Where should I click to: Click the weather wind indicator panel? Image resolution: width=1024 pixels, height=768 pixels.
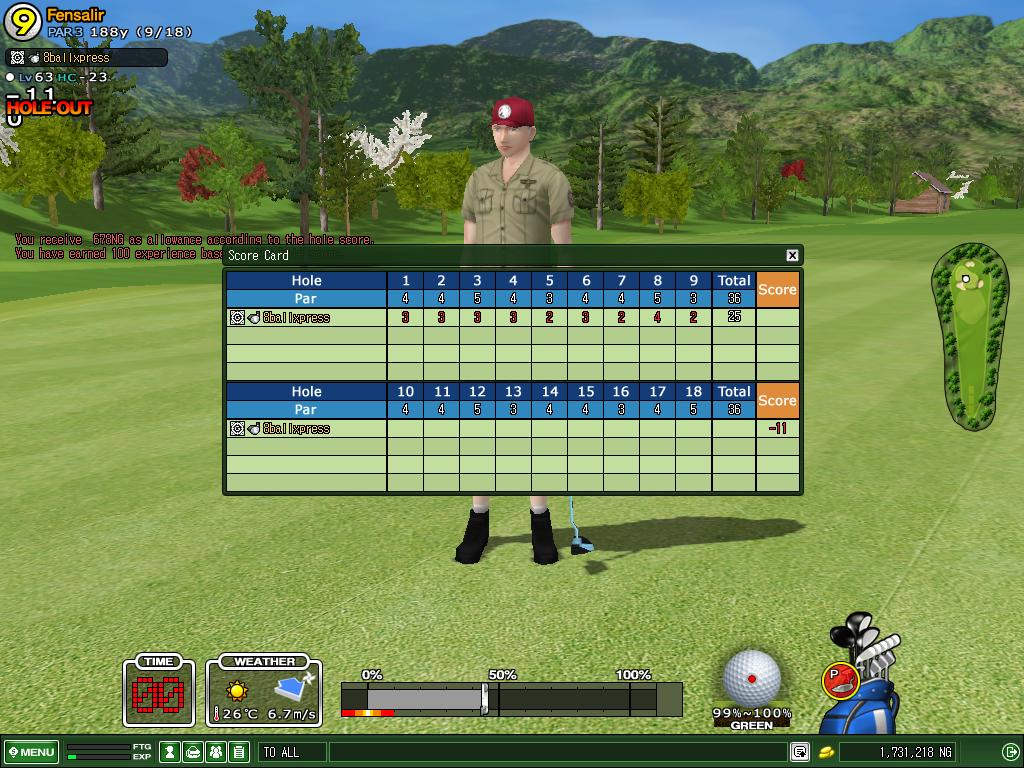(x=264, y=692)
